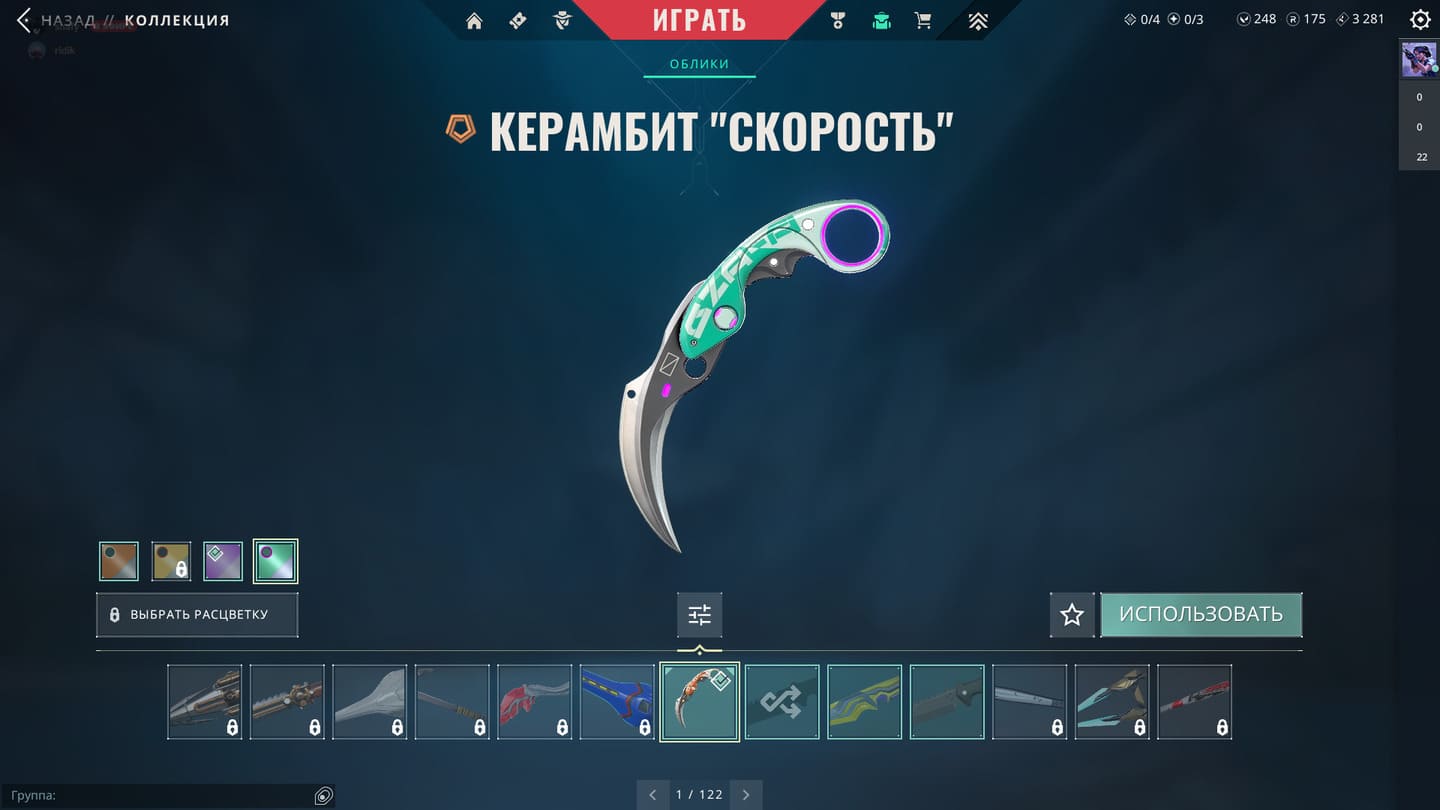The width and height of the screenshot is (1440, 810).
Task: Select the locked yellow color variant
Action: point(171,561)
